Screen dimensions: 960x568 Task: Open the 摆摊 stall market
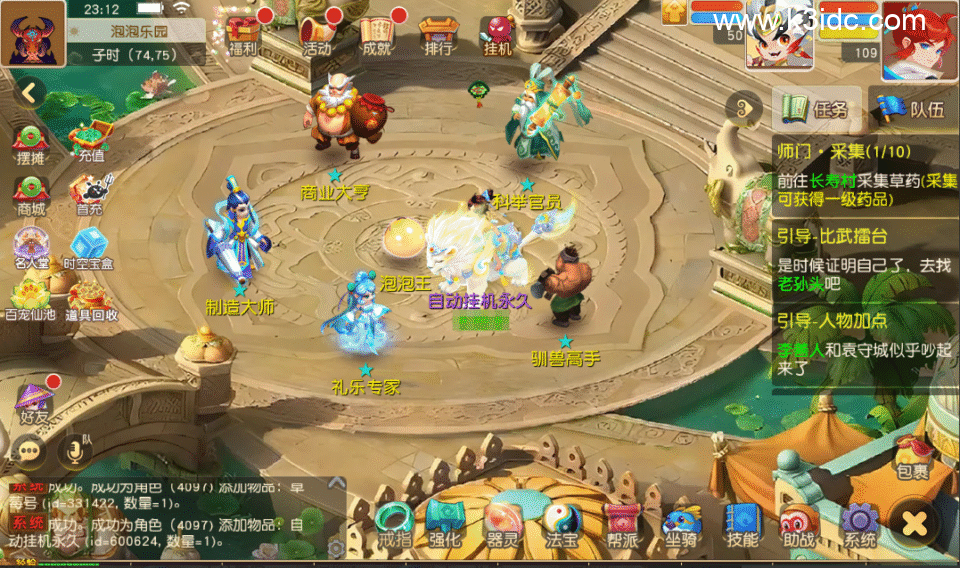[31, 143]
